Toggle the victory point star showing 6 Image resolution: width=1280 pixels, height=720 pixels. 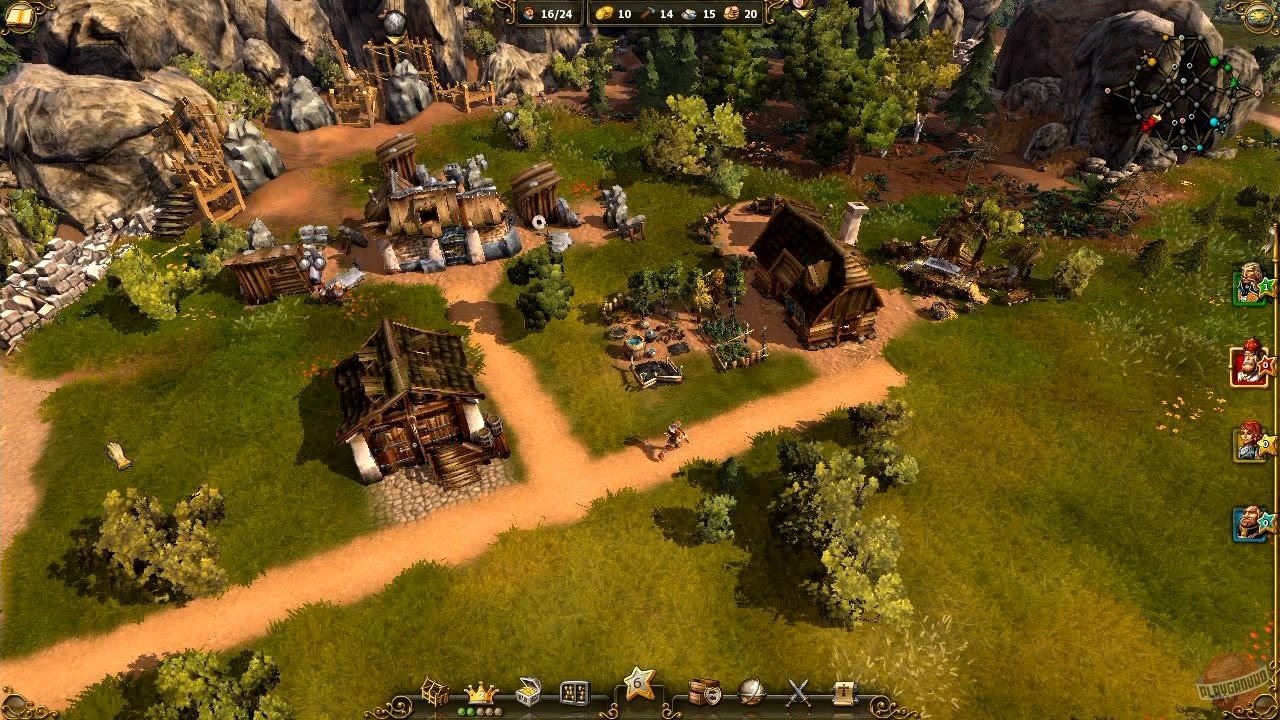(x=637, y=681)
